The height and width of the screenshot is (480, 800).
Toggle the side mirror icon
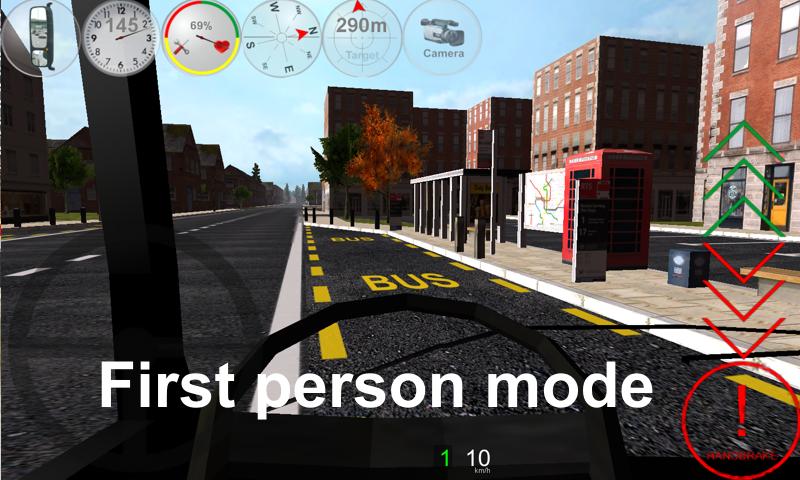(38, 36)
